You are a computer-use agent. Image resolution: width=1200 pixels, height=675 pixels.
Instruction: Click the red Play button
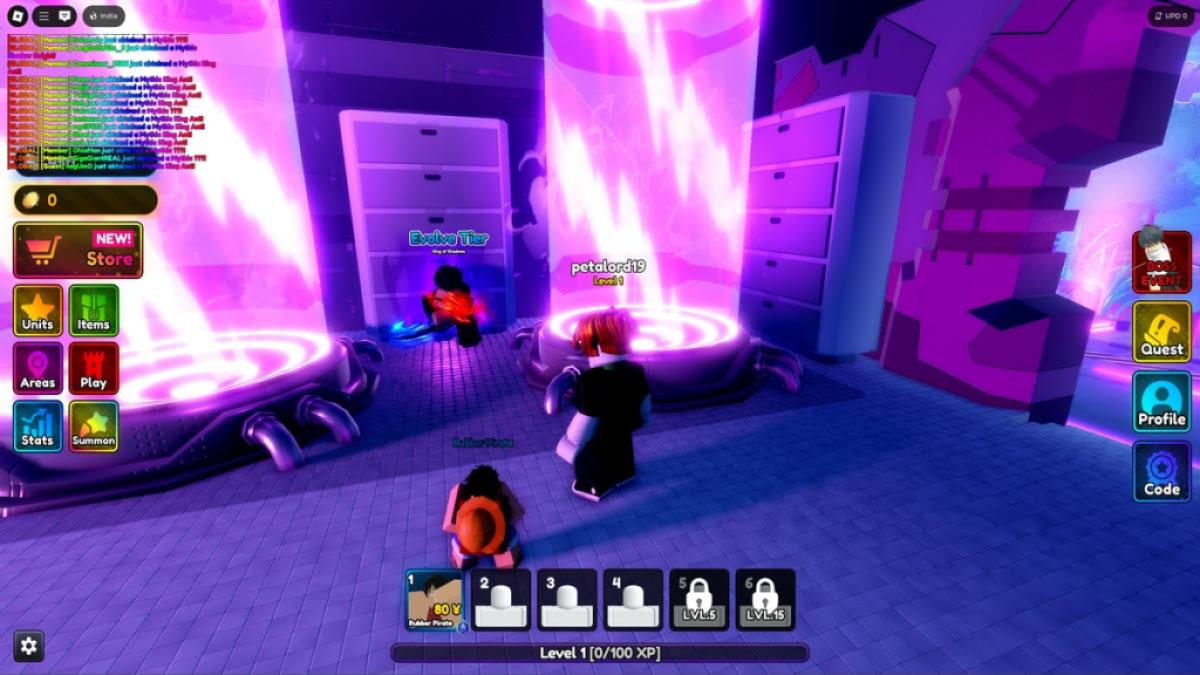94,369
